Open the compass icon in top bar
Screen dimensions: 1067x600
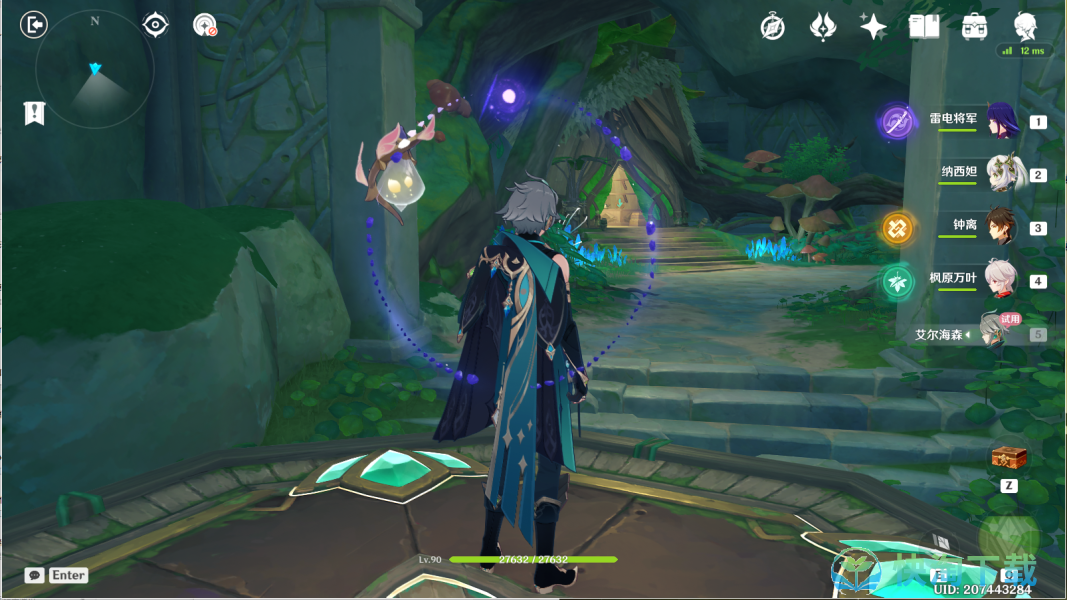772,27
